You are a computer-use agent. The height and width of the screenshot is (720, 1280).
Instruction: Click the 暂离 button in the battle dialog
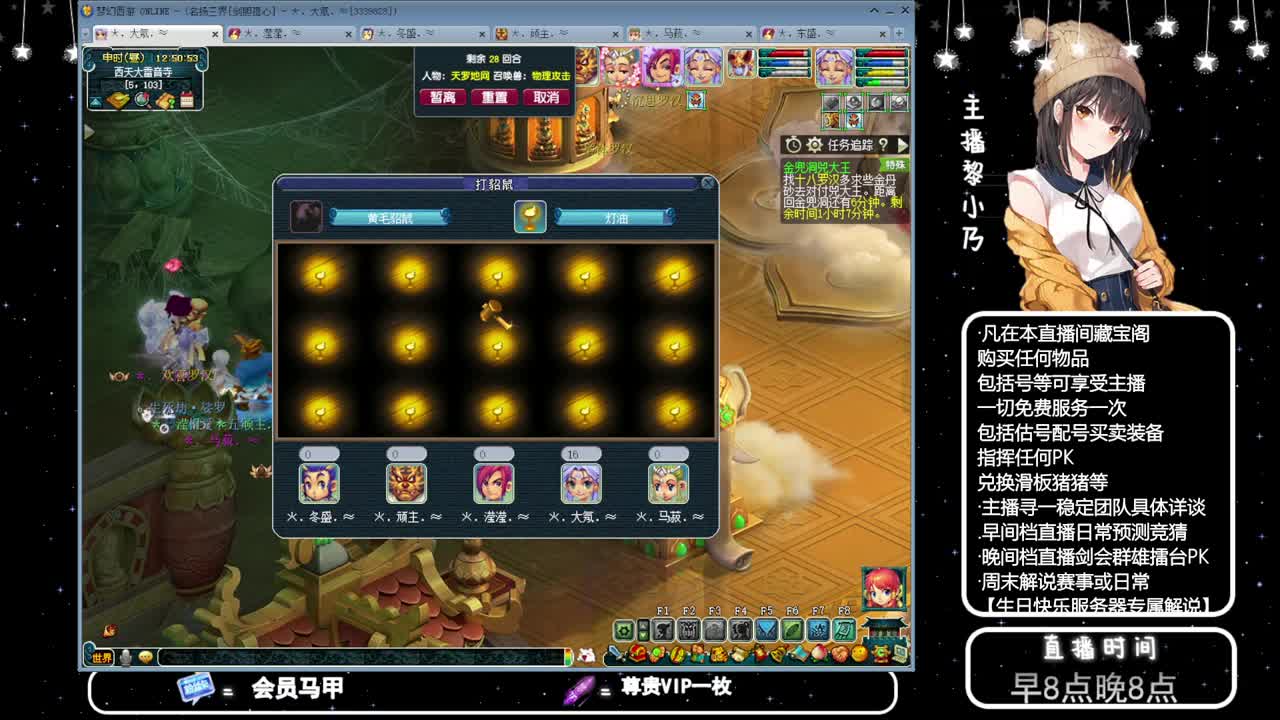[x=443, y=97]
